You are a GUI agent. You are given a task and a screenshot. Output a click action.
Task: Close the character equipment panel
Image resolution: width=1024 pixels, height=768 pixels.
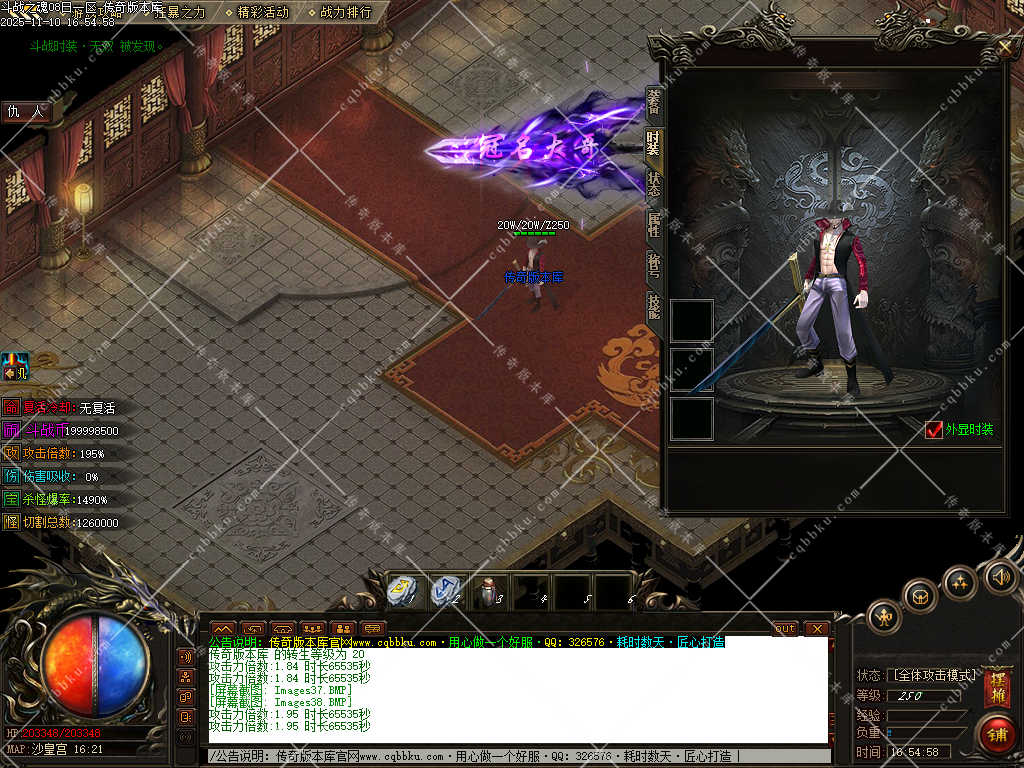click(1005, 46)
